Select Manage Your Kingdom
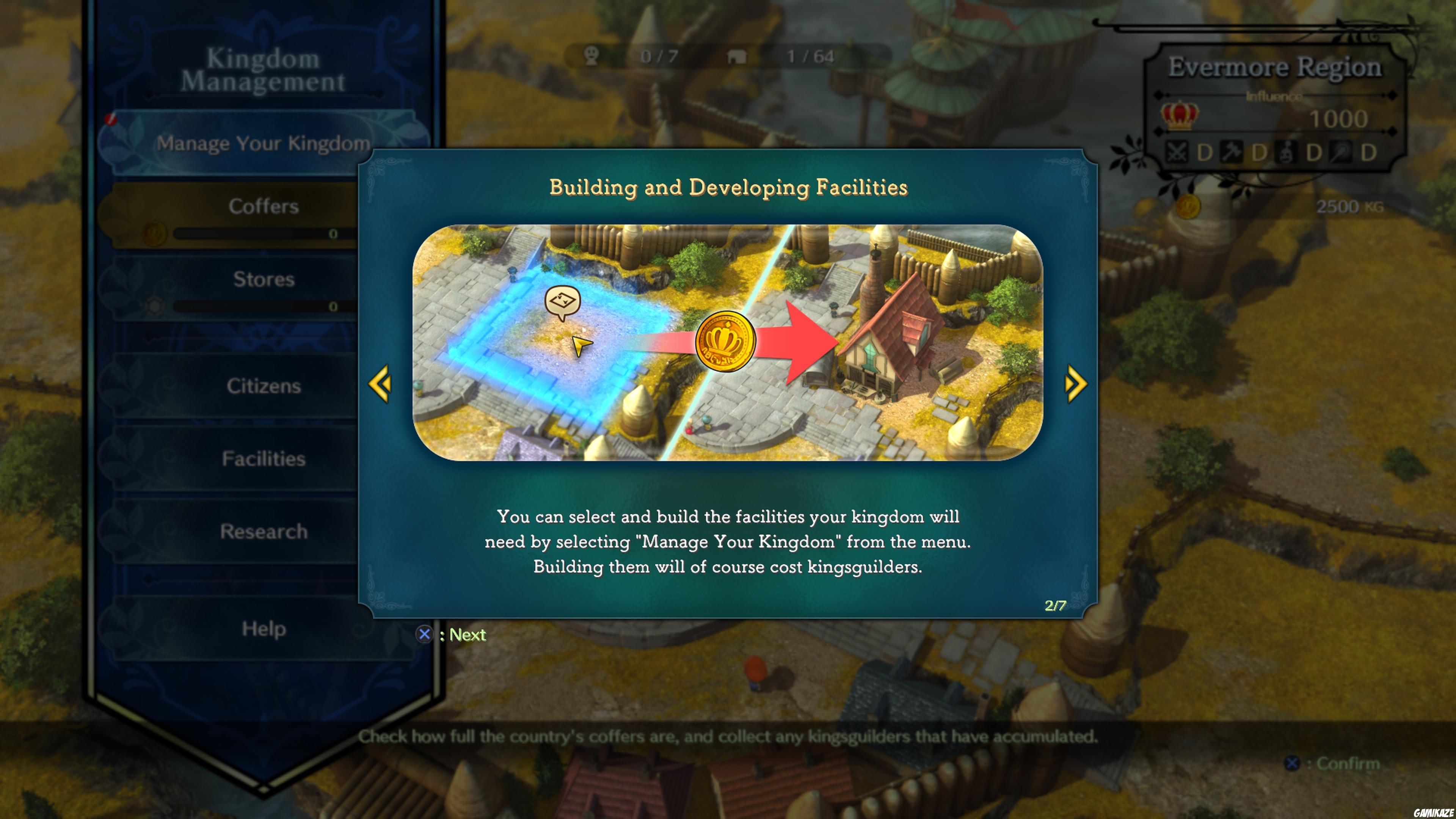 [263, 143]
